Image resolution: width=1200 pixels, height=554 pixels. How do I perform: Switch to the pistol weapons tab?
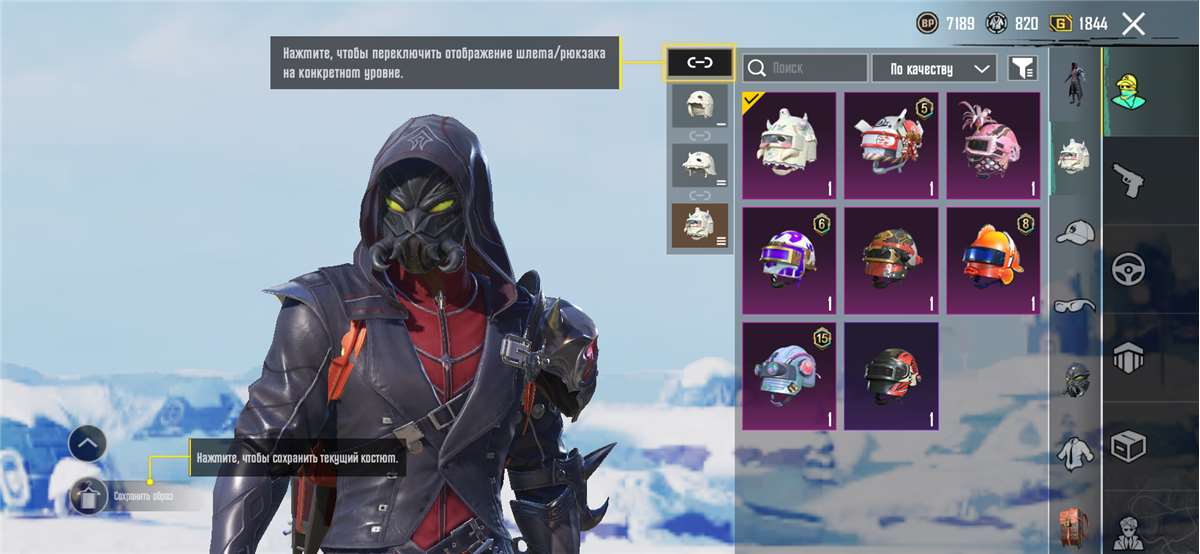(1129, 181)
